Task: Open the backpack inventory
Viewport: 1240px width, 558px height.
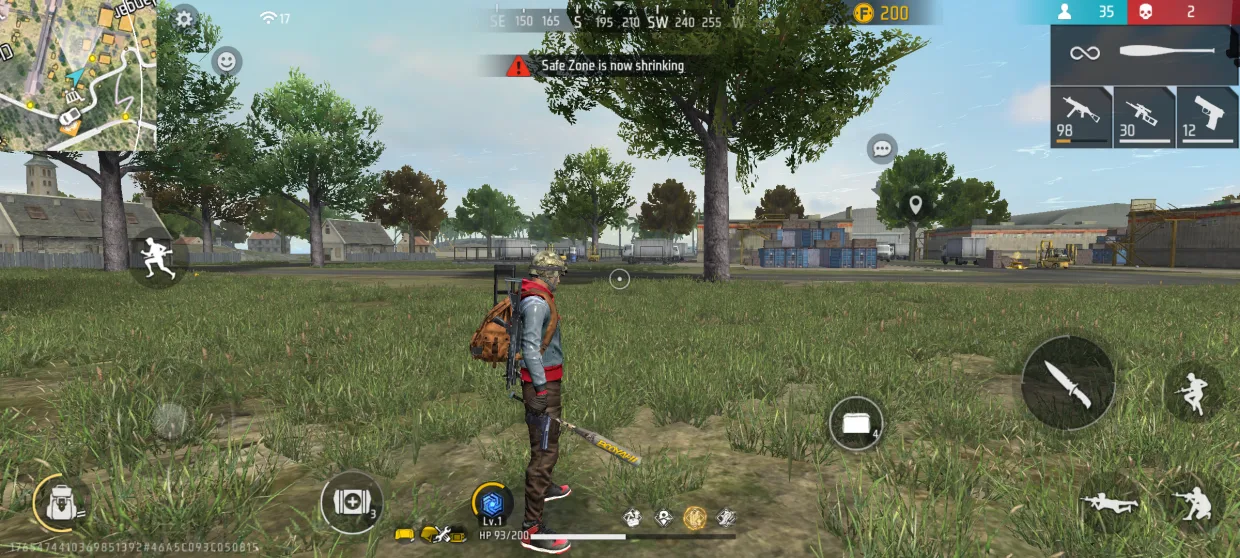Action: tap(61, 502)
